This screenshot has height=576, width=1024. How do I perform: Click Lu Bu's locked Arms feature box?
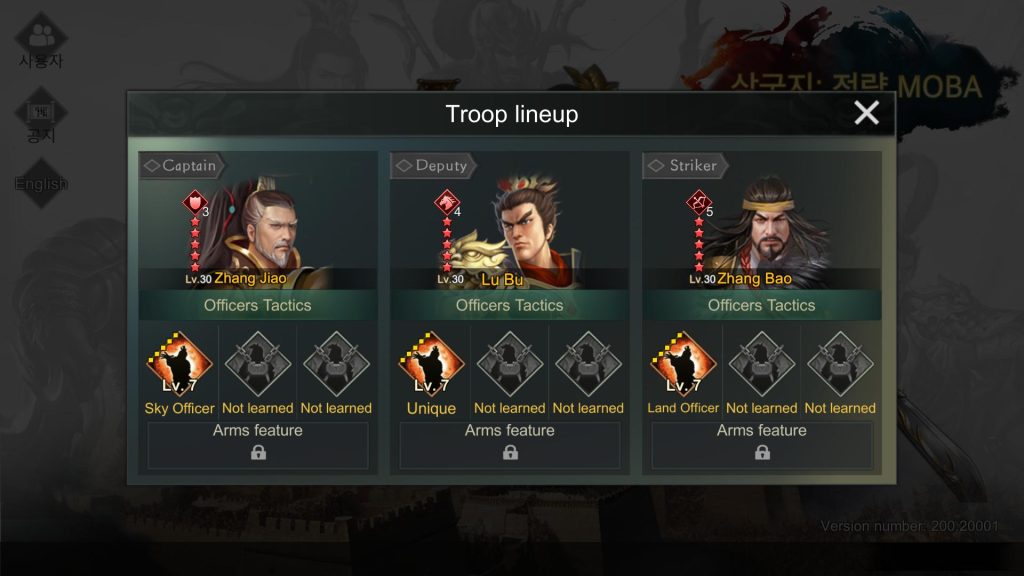(x=510, y=445)
